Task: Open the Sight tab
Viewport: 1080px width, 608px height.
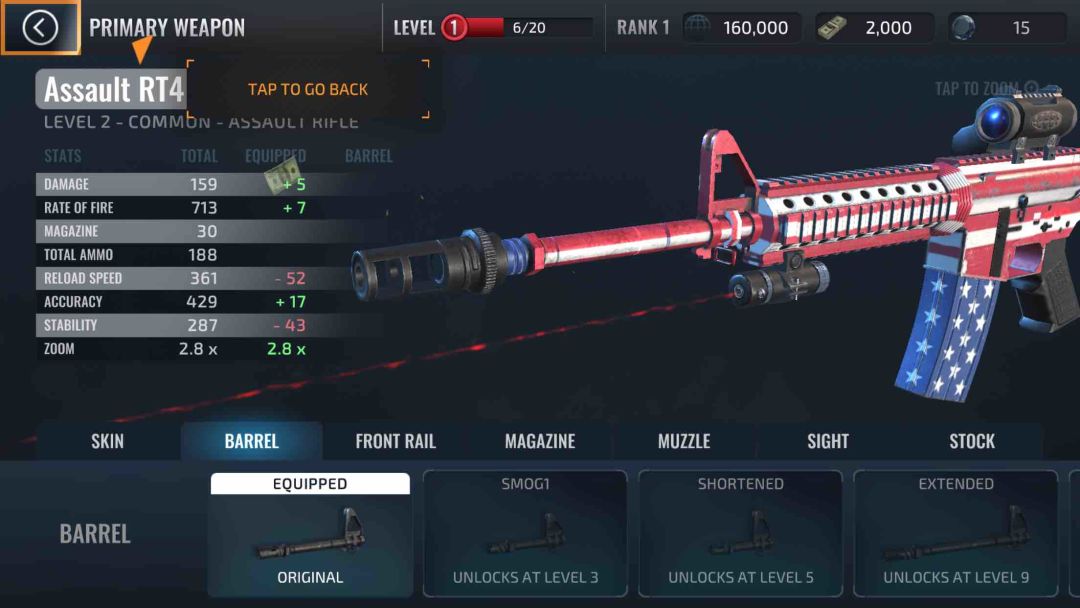Action: tap(828, 441)
